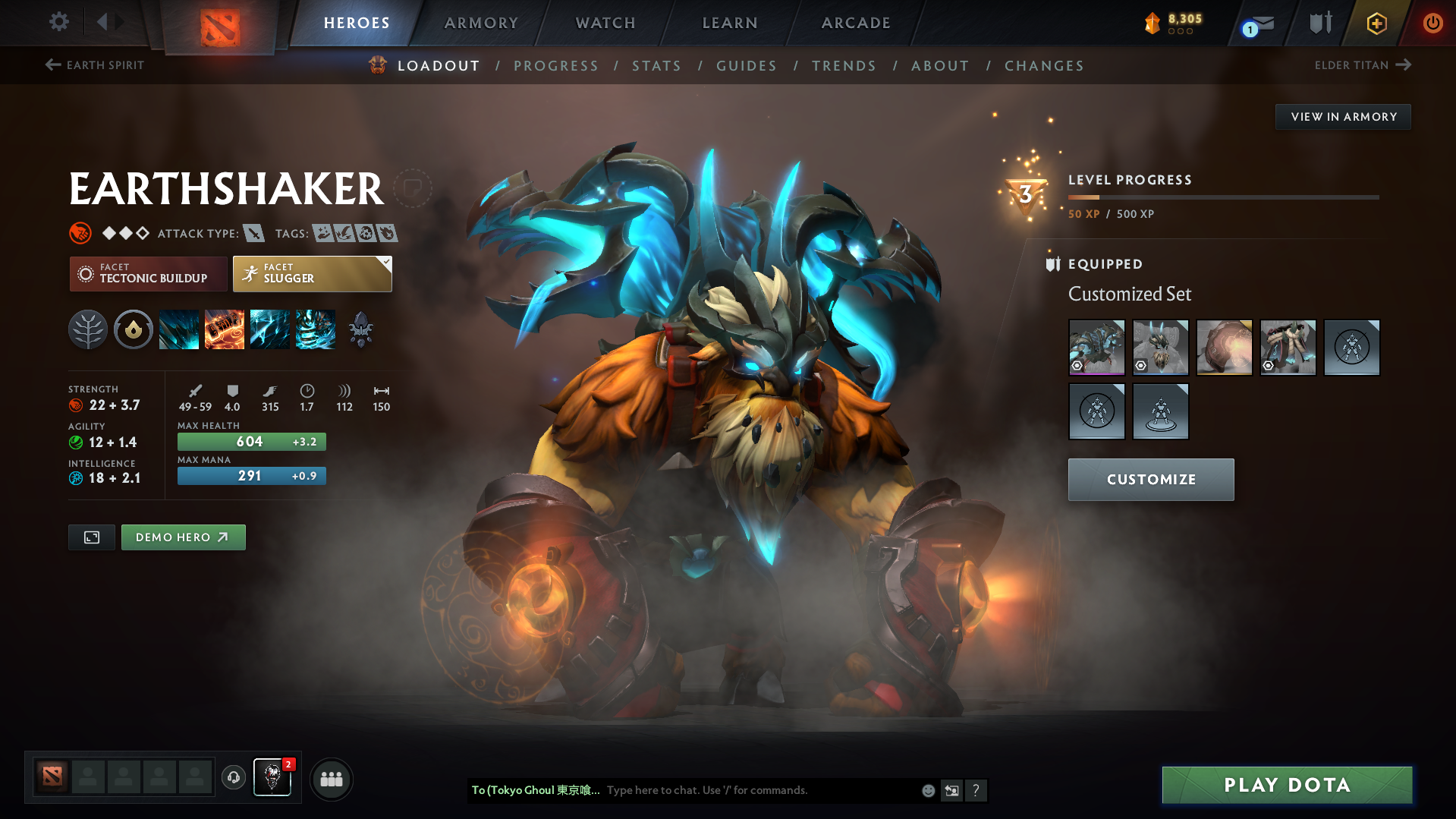View the Echo Slam ultimate icon
The image size is (1456, 819).
[316, 329]
